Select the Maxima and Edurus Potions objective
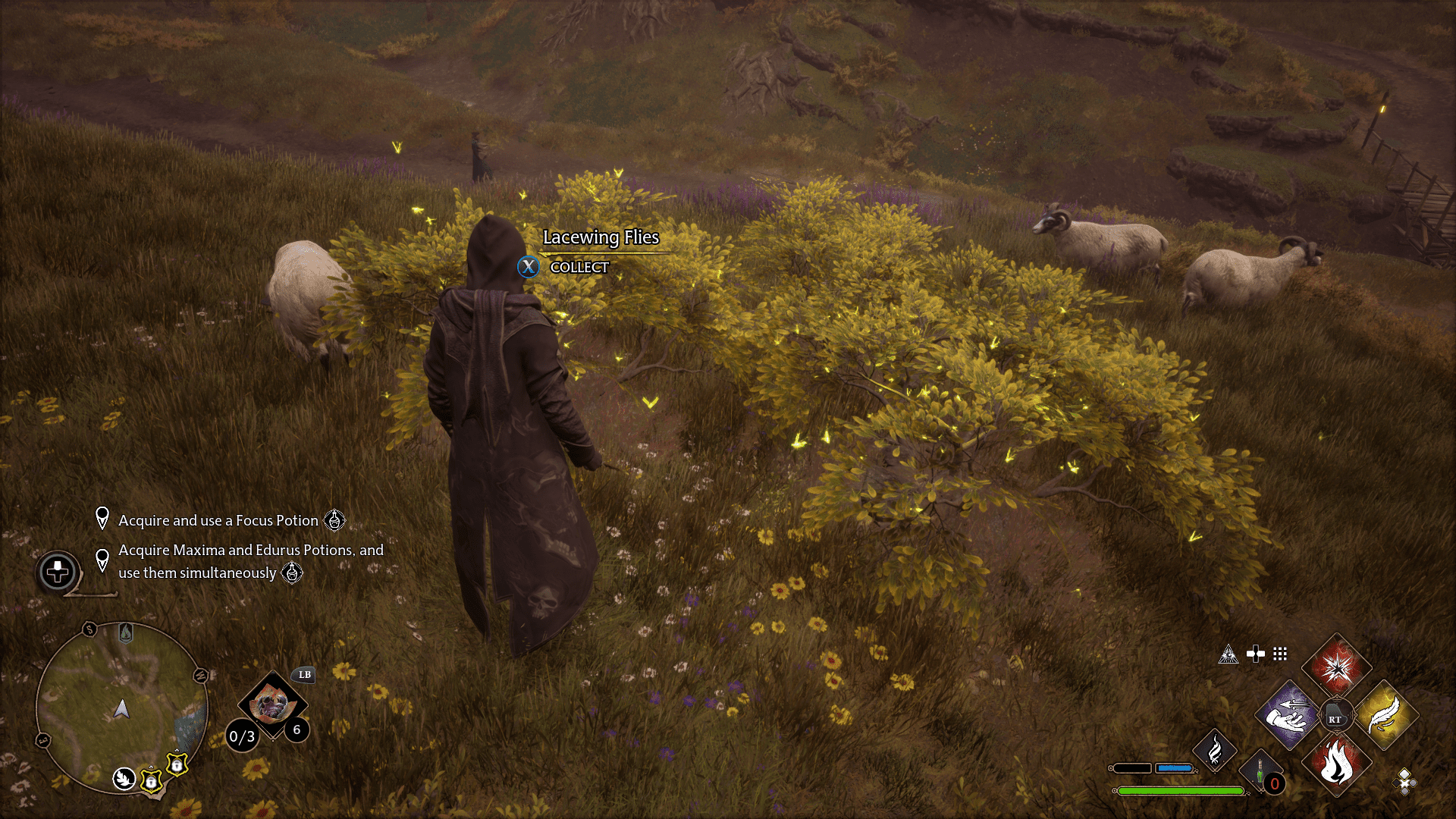 point(250,561)
